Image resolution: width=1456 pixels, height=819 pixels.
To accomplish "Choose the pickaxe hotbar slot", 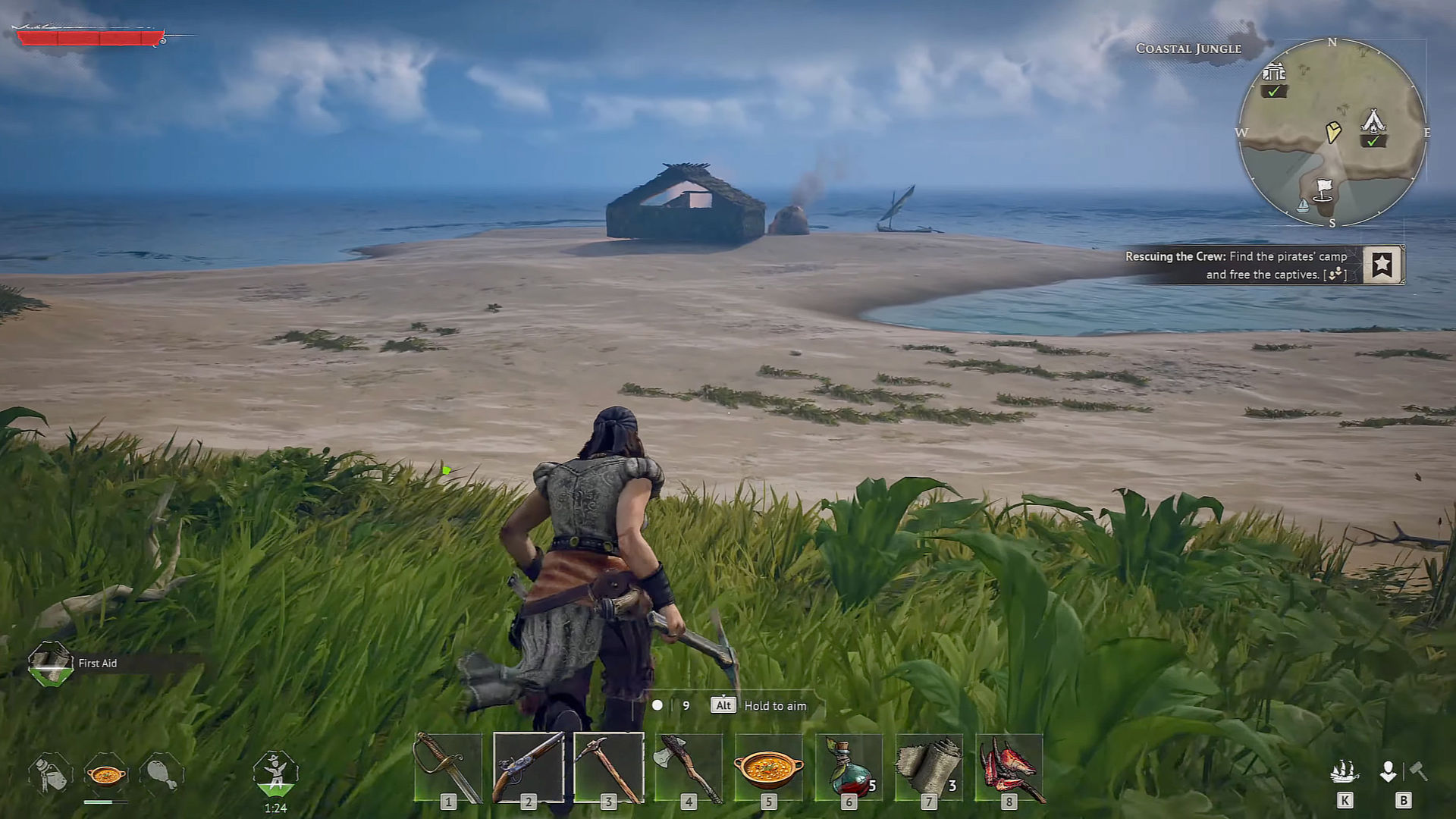I will coord(609,767).
